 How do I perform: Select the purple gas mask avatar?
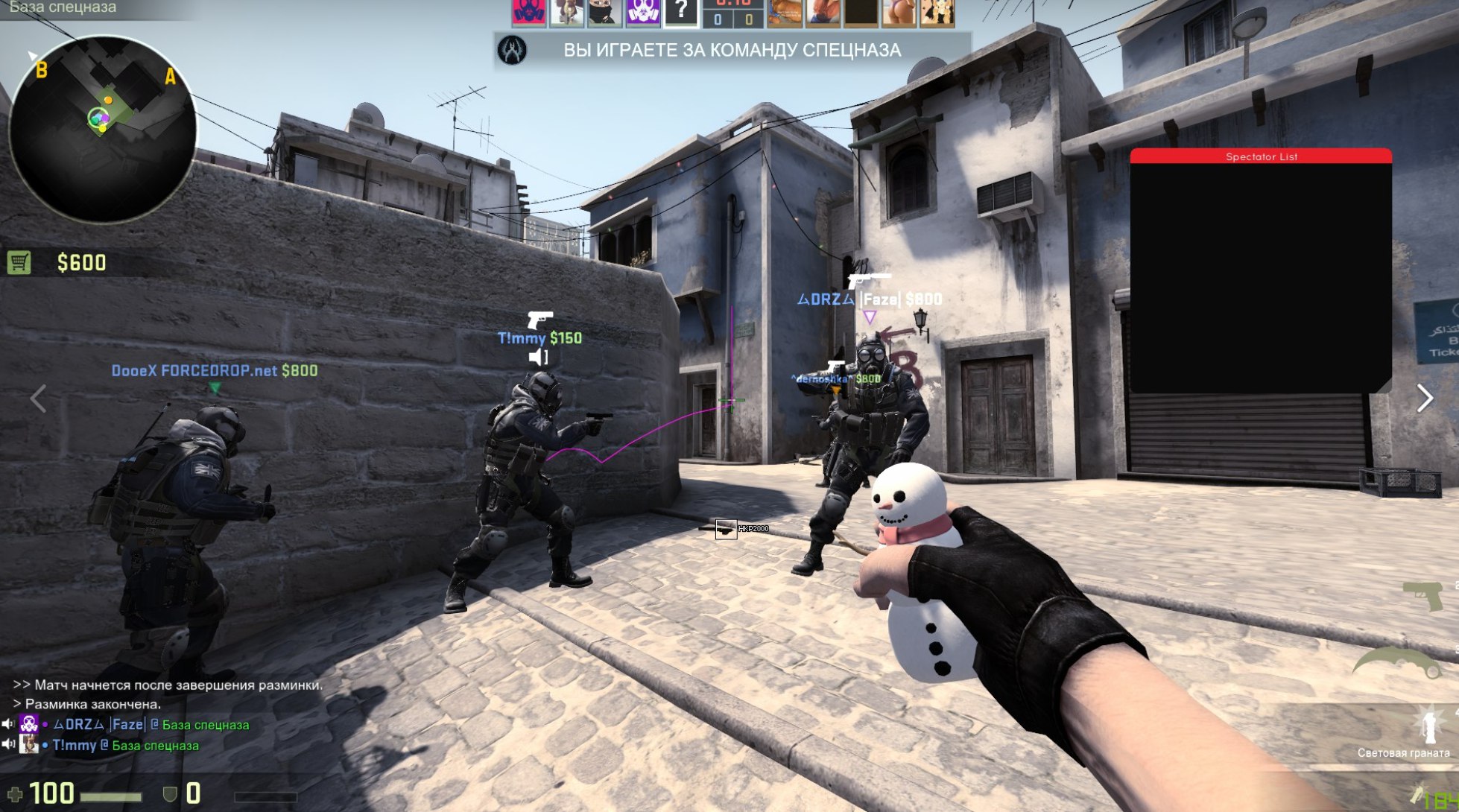pyautogui.click(x=642, y=12)
